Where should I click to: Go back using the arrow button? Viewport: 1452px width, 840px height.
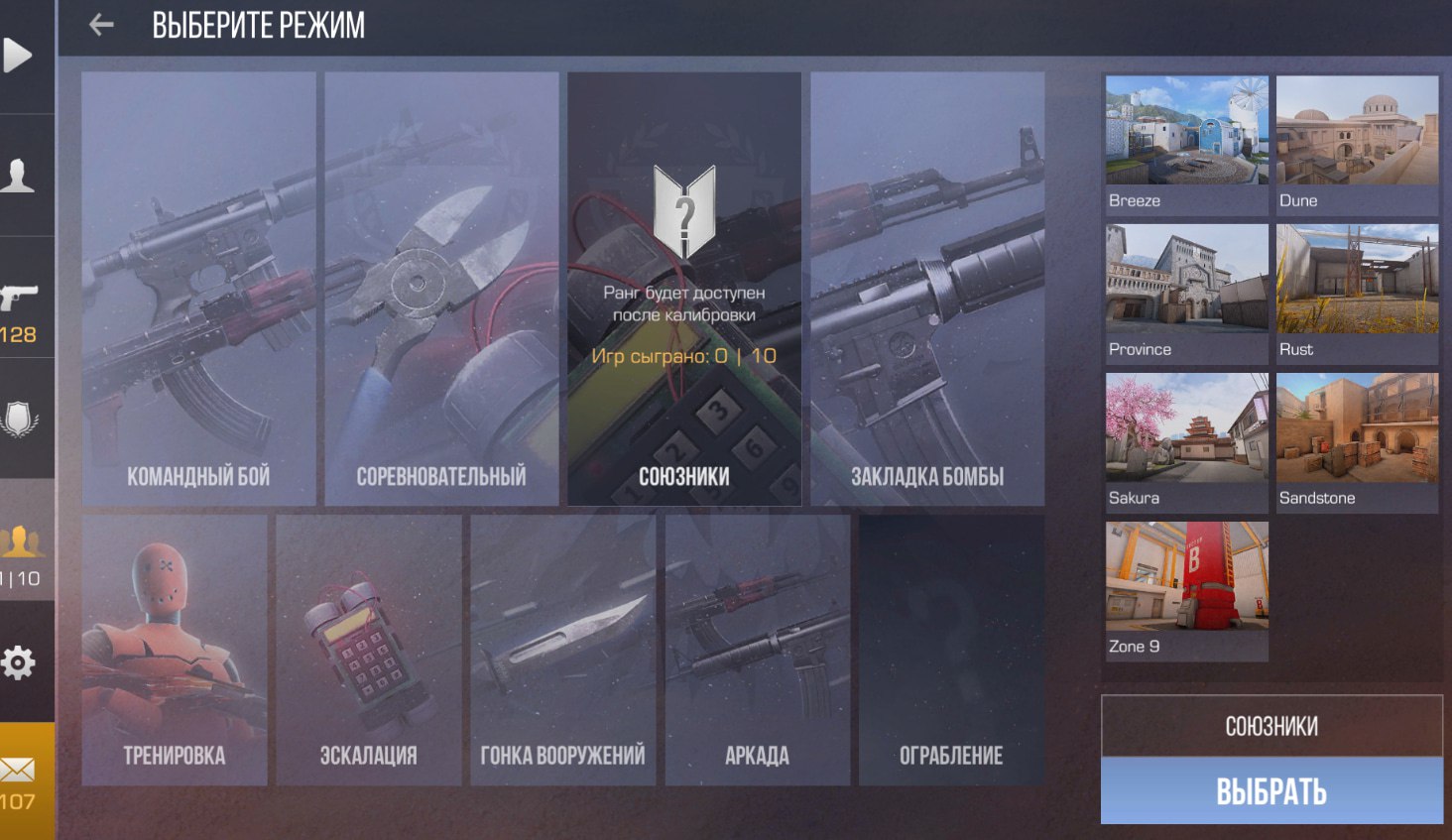[101, 25]
